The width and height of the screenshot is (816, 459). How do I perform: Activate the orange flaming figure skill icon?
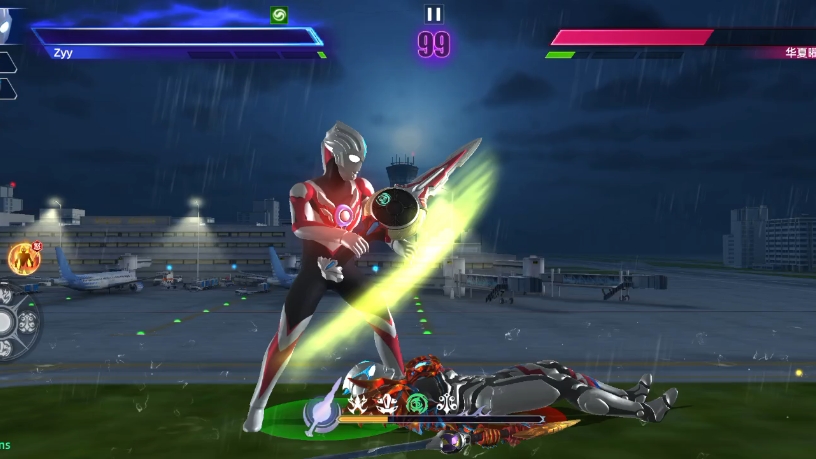click(23, 258)
